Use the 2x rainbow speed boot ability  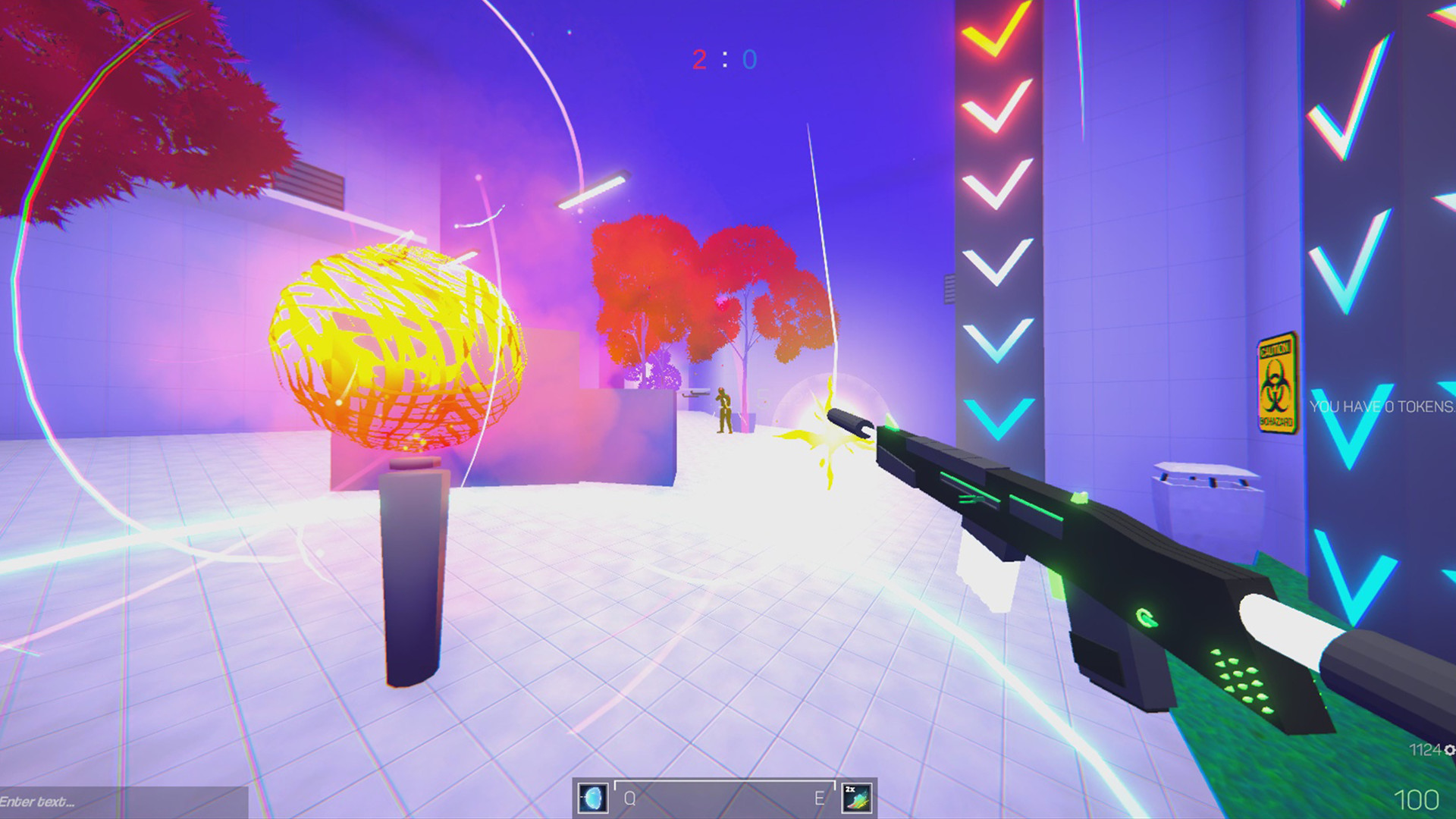pyautogui.click(x=857, y=798)
